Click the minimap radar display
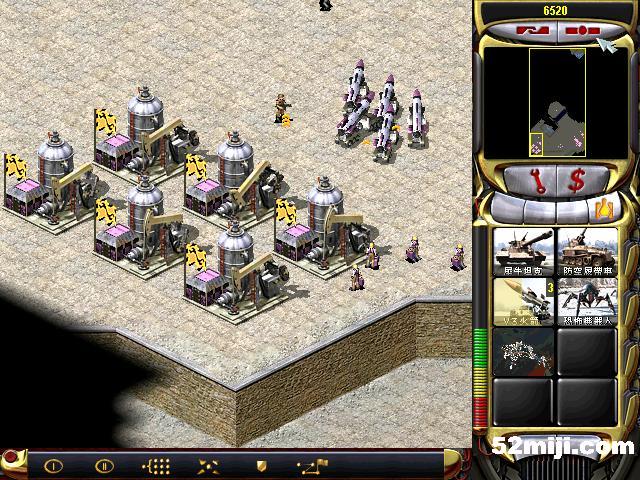The width and height of the screenshot is (640, 480). pyautogui.click(x=555, y=103)
